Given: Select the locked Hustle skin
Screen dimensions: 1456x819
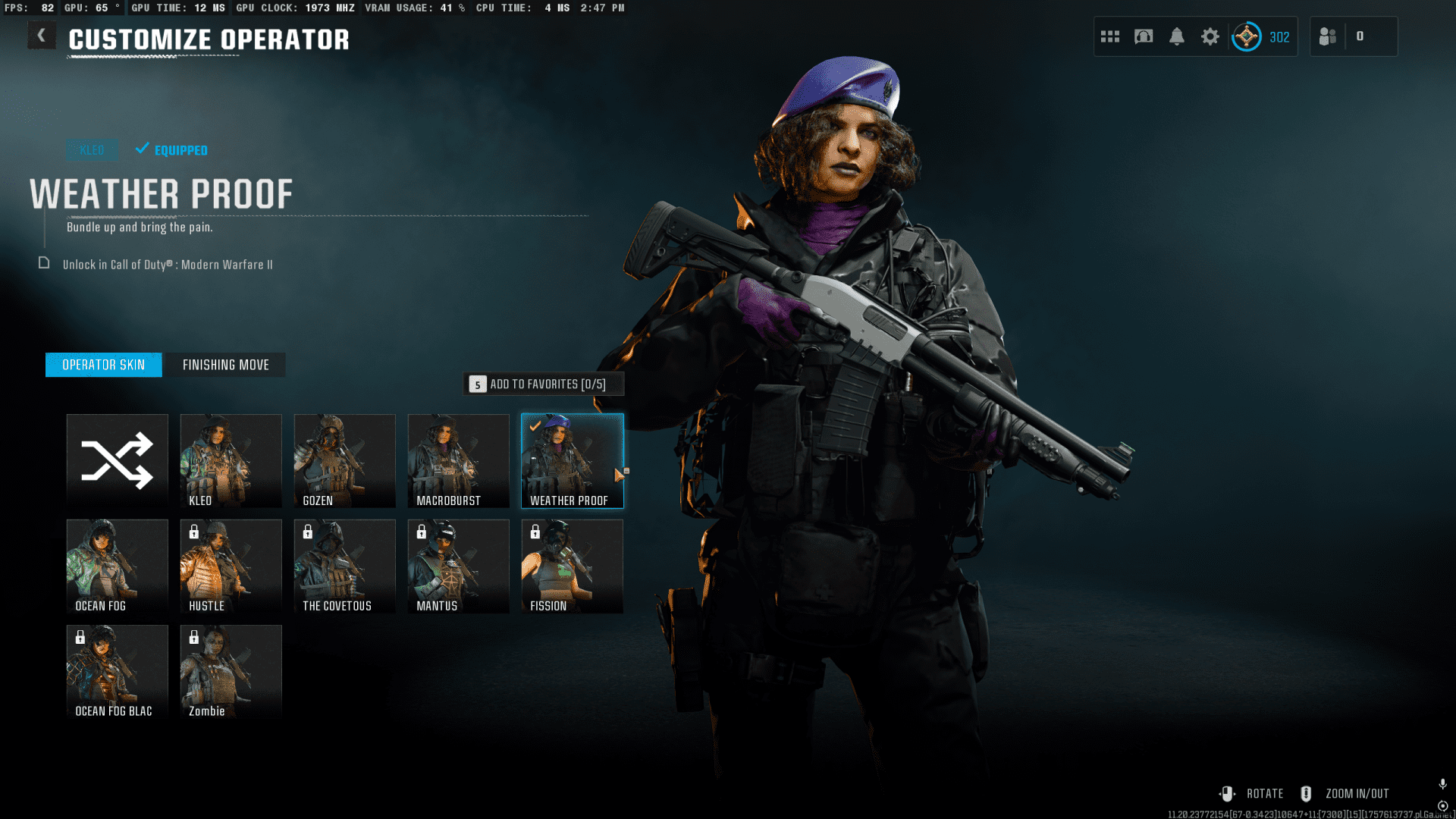Looking at the screenshot, I should click(231, 566).
